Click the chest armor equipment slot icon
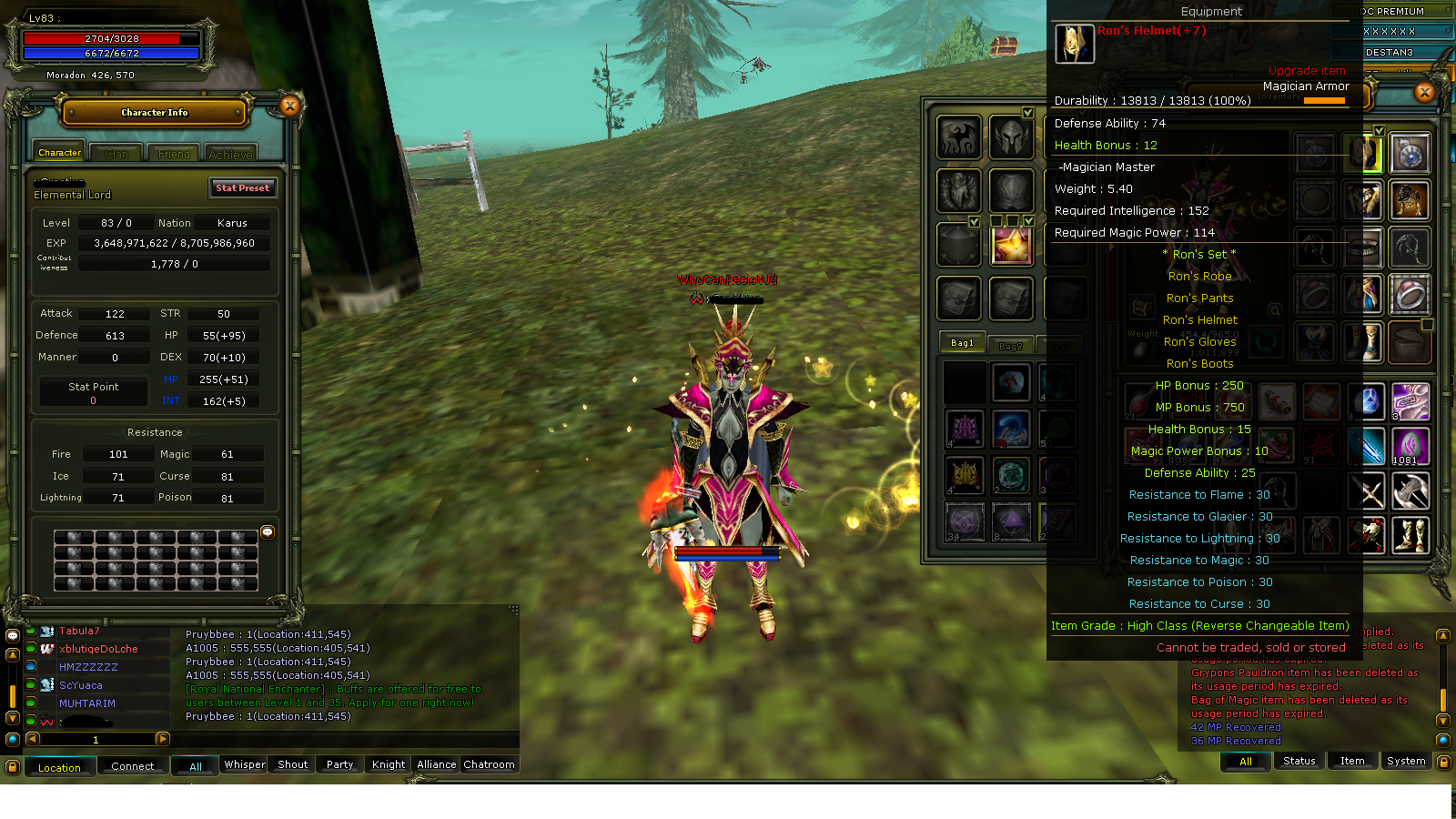1456x819 pixels. (x=1010, y=188)
